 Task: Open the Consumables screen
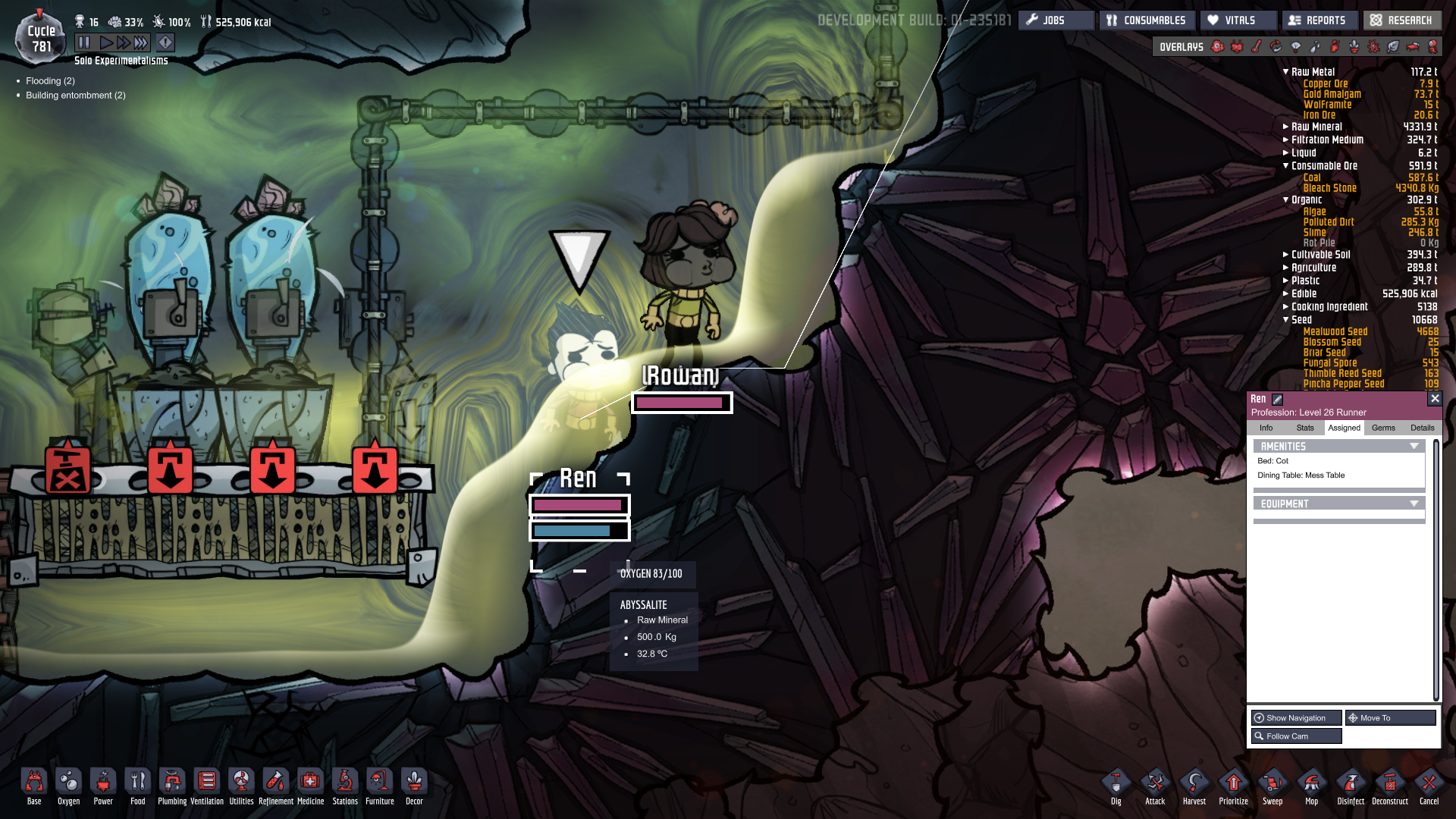pos(1146,20)
